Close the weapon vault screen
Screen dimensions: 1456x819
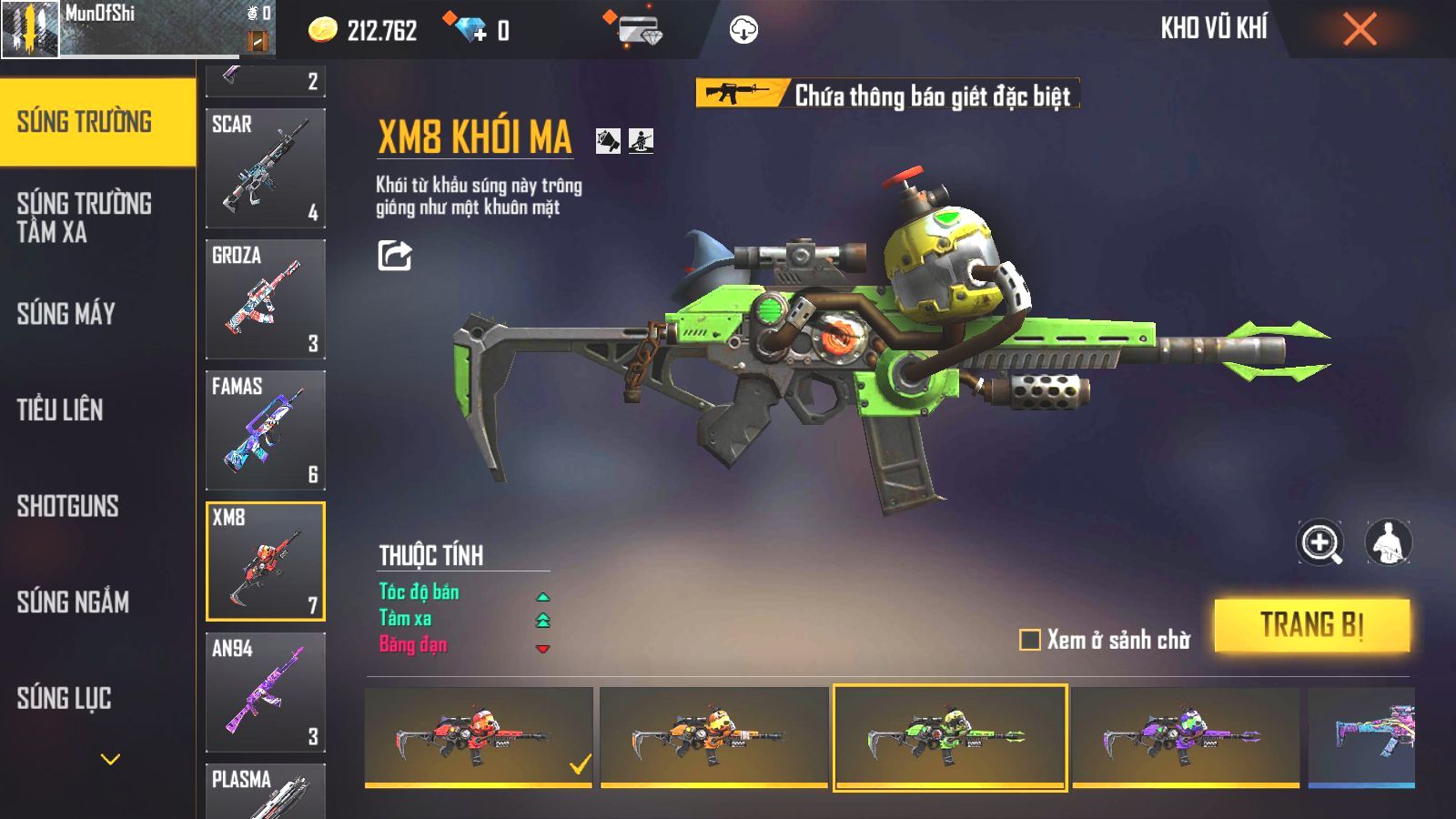[x=1360, y=30]
